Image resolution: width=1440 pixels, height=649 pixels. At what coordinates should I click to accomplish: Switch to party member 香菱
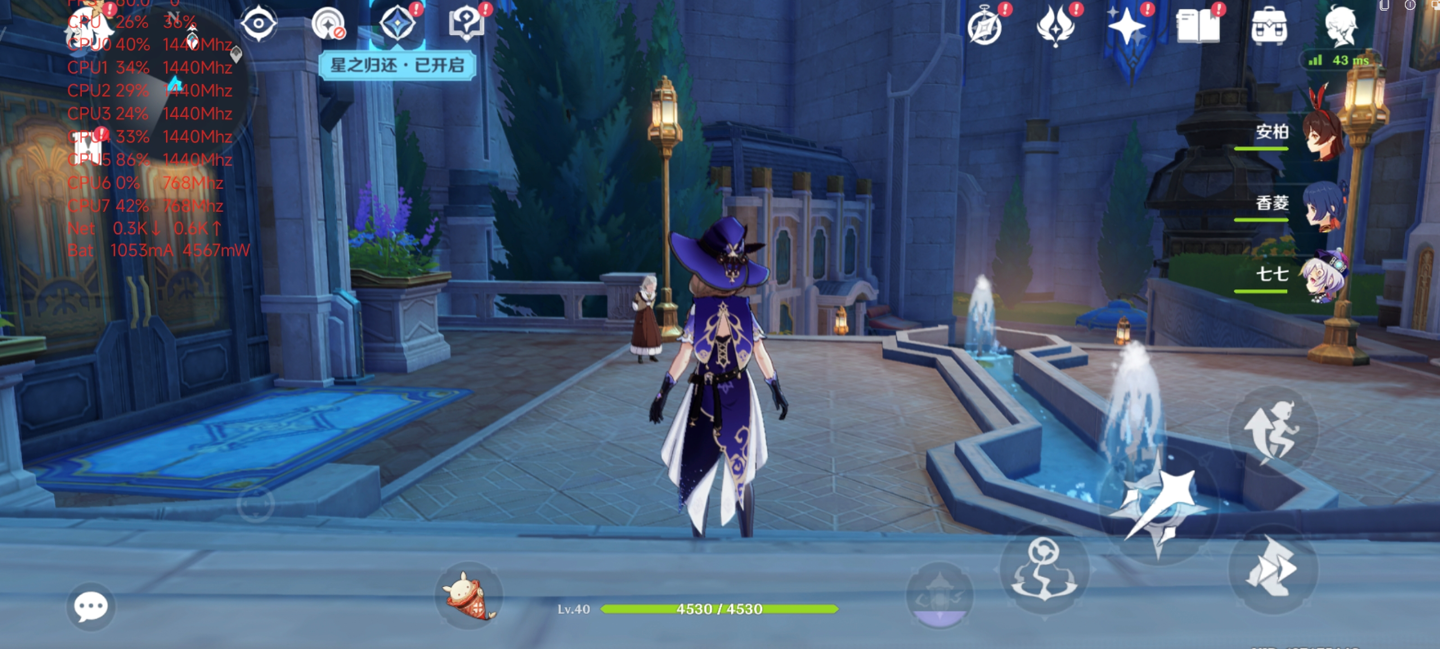tap(1322, 204)
